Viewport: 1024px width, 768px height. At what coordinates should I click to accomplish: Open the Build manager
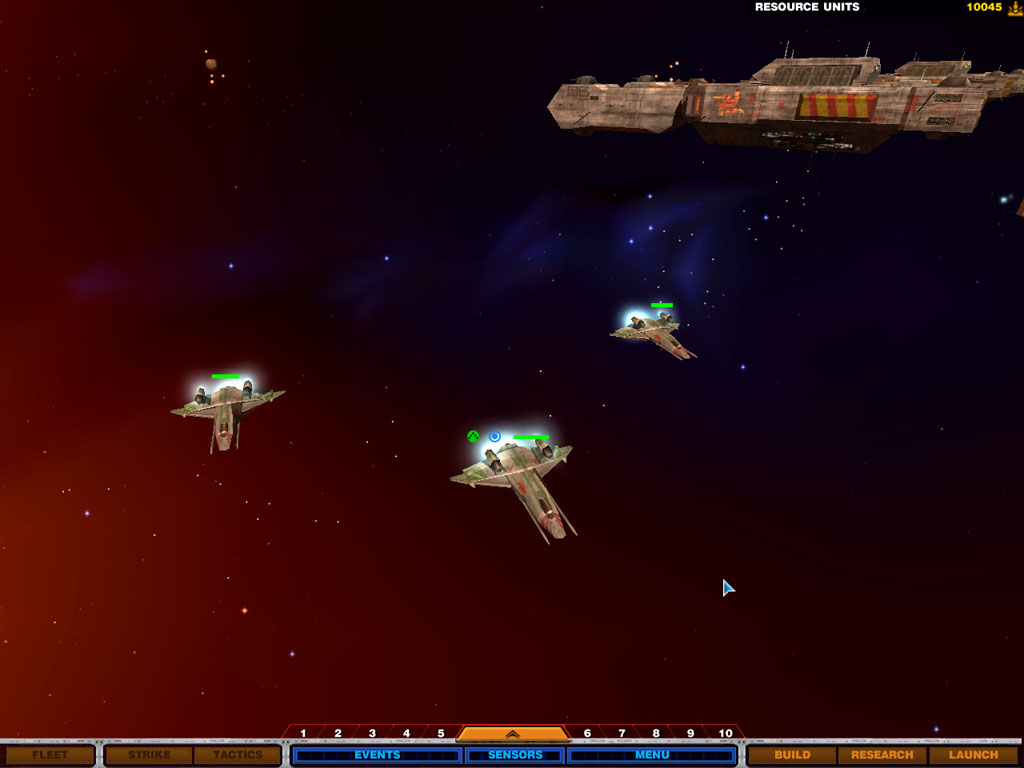(x=792, y=755)
